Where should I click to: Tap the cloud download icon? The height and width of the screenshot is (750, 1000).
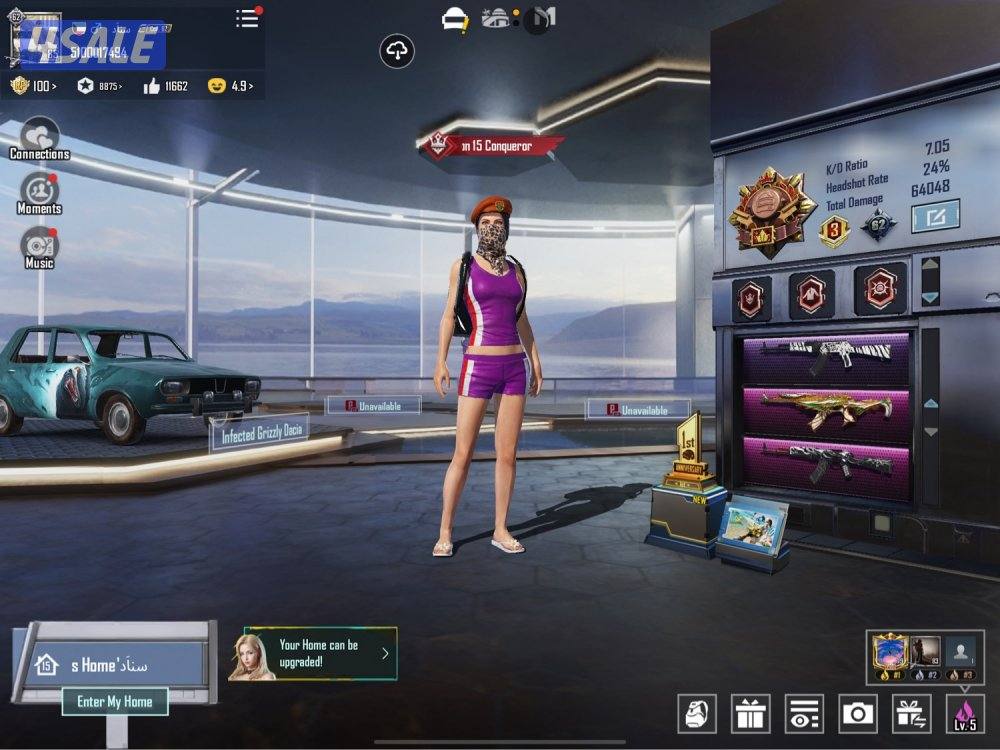point(397,51)
